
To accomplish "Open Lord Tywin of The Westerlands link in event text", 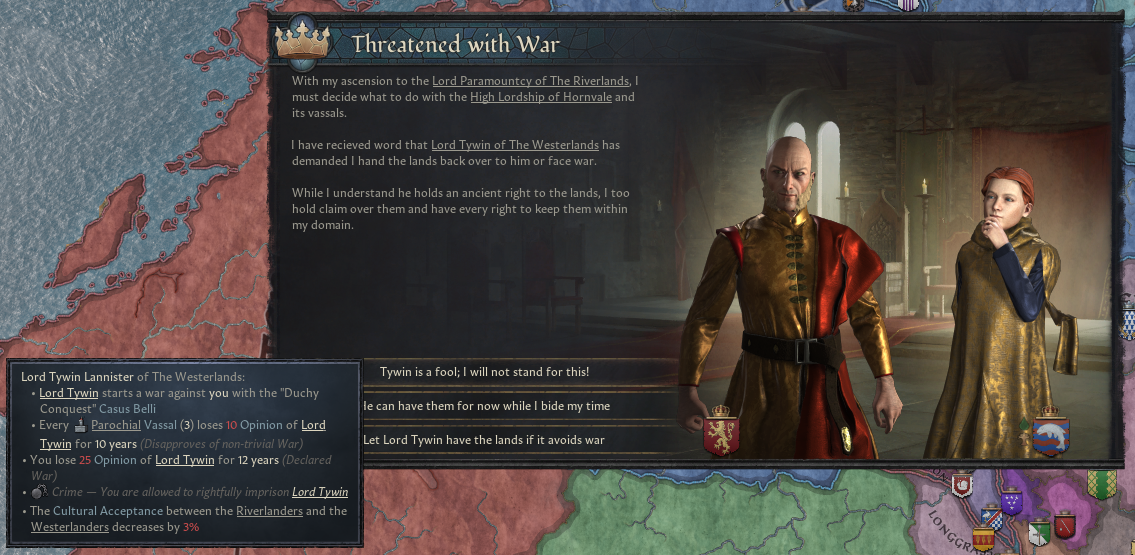I will (514, 145).
